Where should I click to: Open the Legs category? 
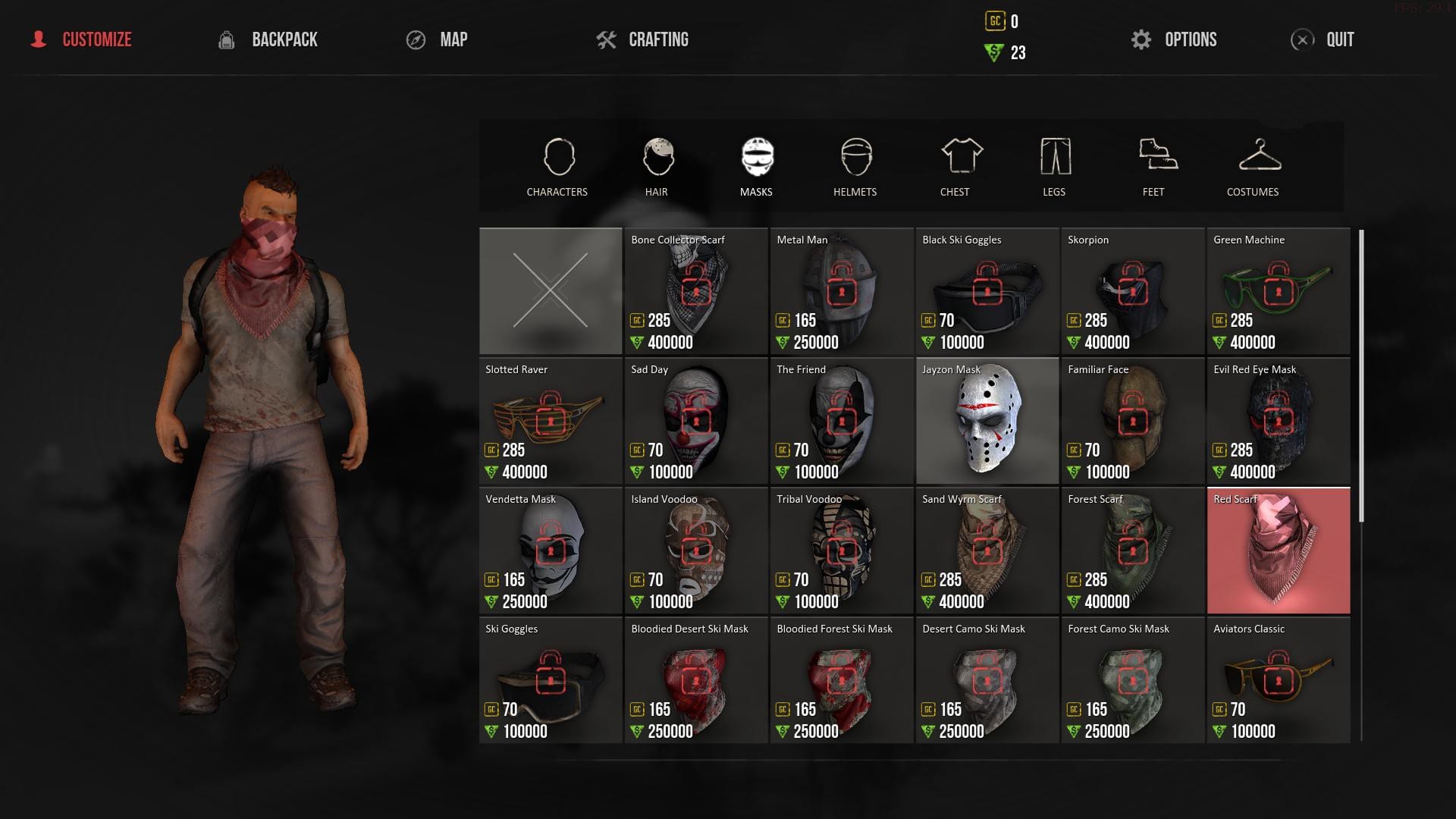click(x=1054, y=168)
